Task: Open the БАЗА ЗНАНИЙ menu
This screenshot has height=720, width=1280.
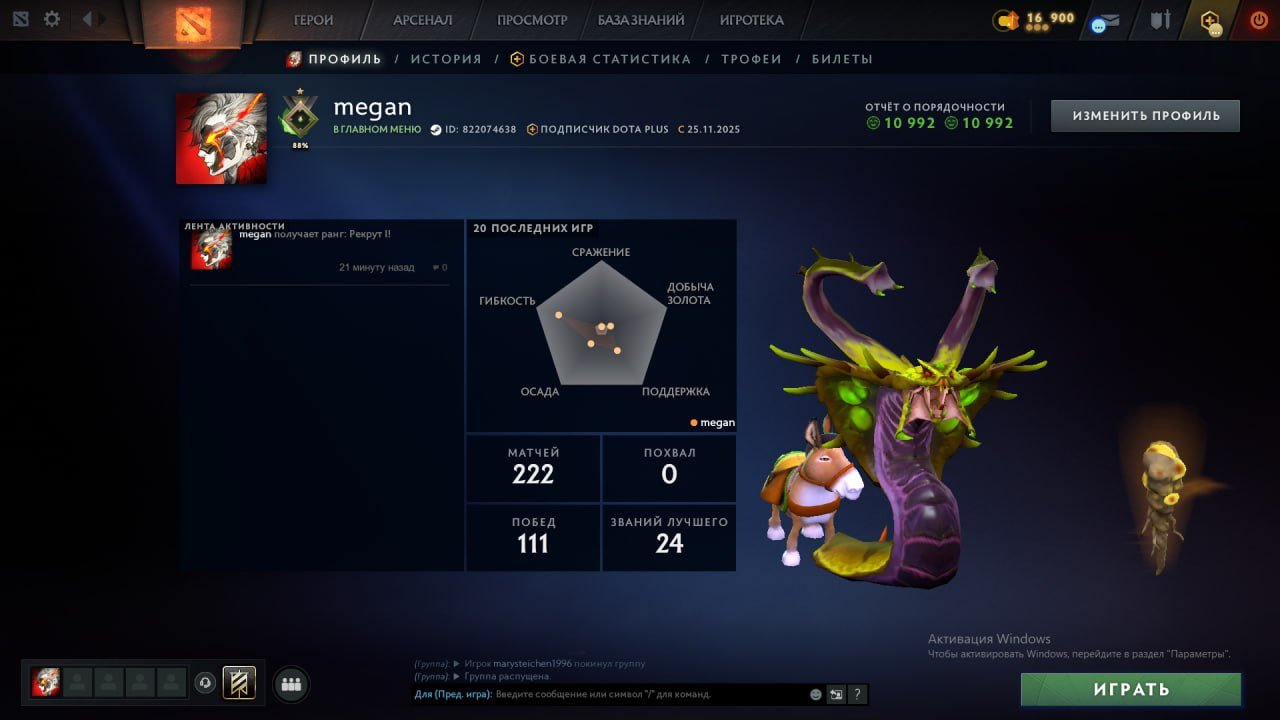Action: pos(641,19)
